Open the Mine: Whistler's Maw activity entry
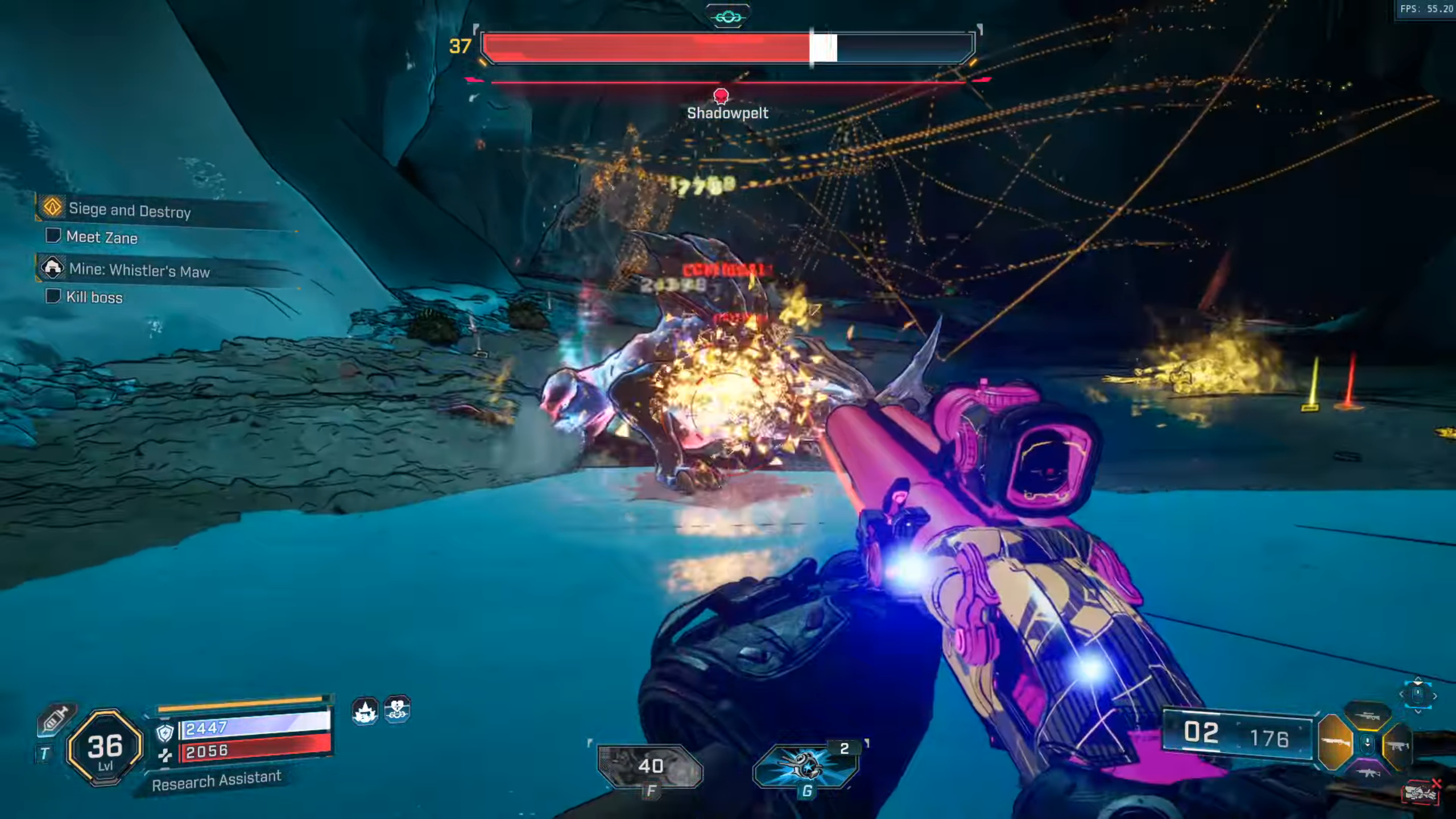The width and height of the screenshot is (1456, 819). (x=139, y=270)
